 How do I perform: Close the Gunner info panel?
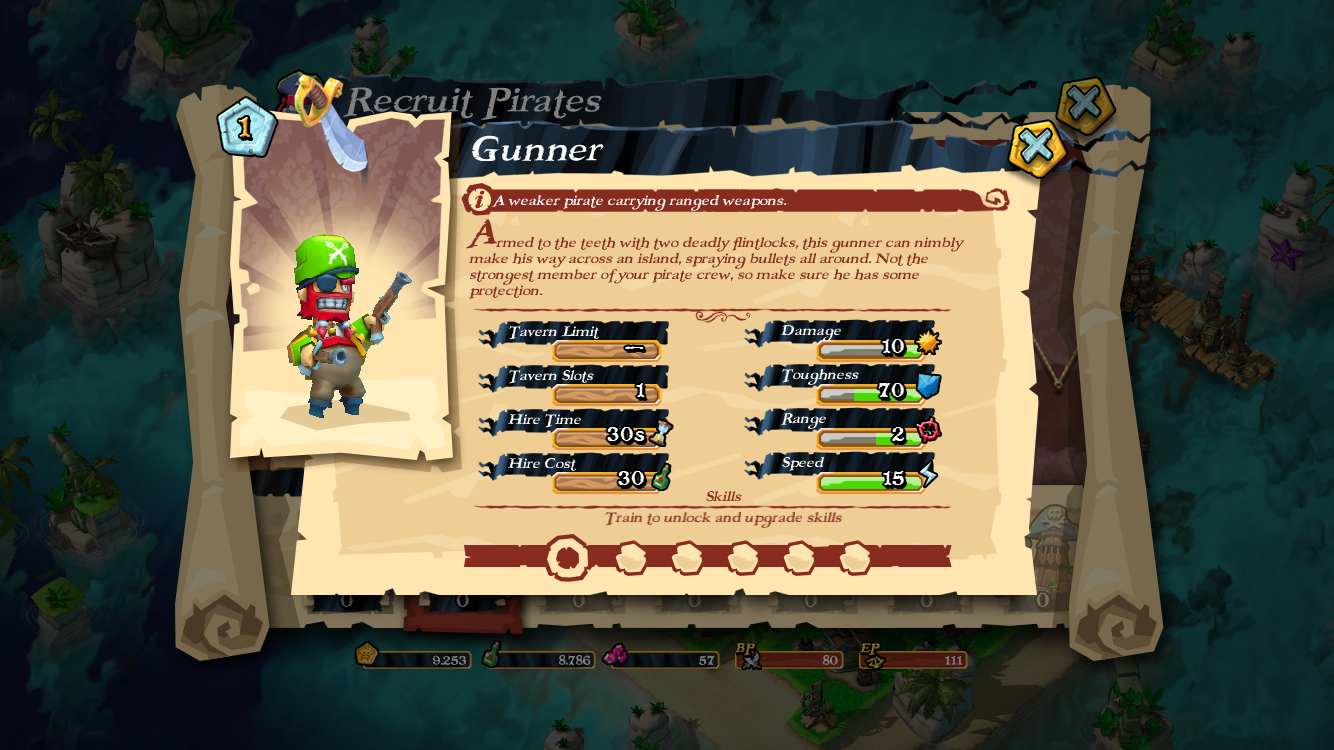point(1036,148)
